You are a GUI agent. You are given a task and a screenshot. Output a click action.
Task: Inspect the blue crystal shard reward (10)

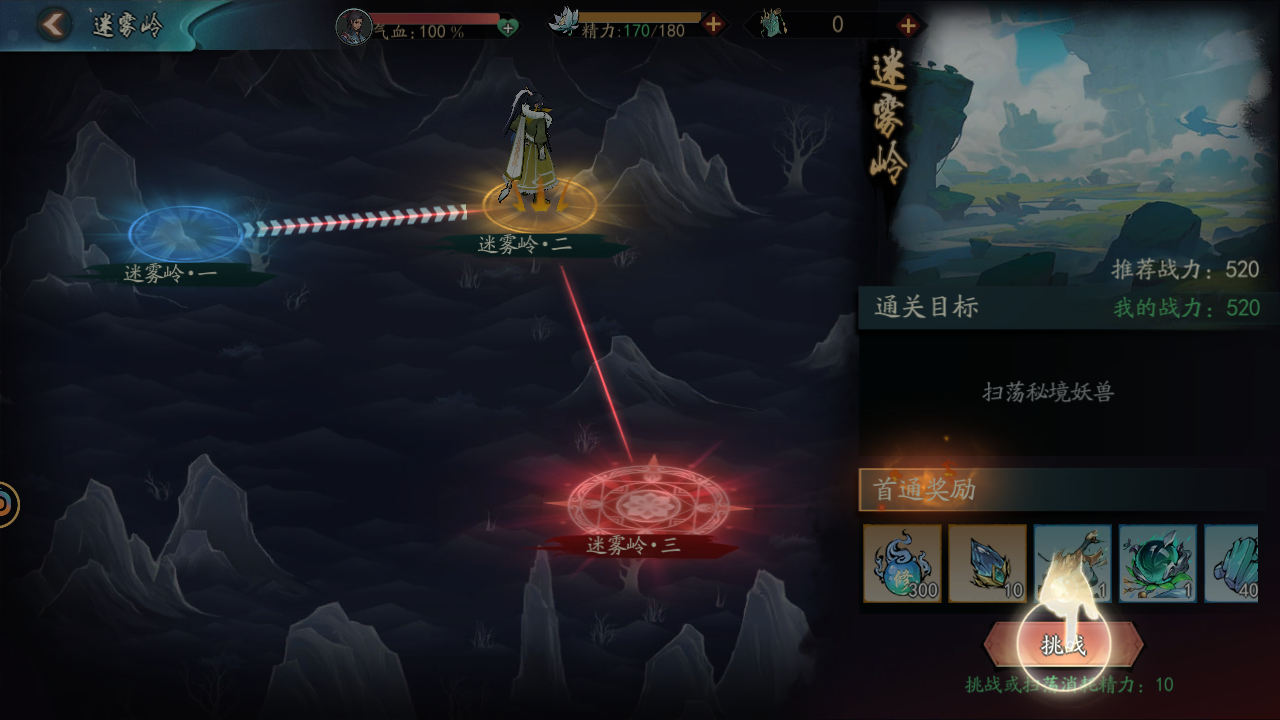987,564
